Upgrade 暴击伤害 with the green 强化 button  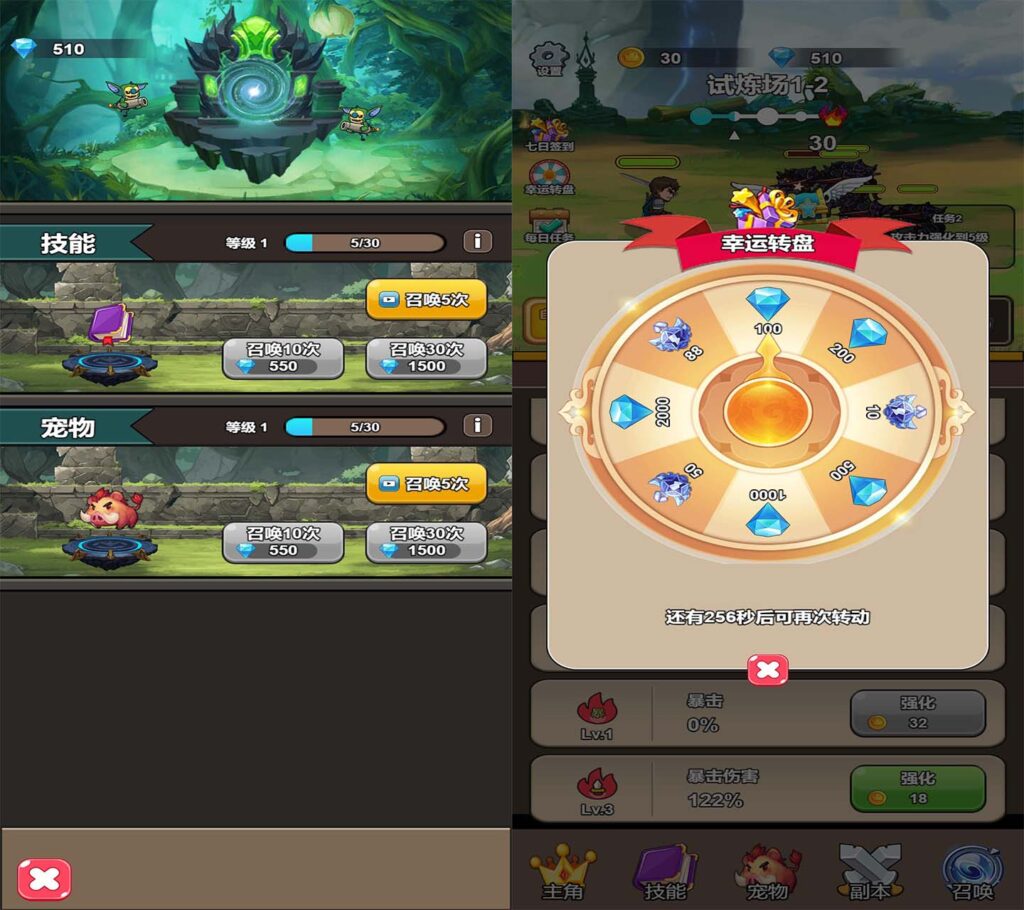(x=917, y=788)
